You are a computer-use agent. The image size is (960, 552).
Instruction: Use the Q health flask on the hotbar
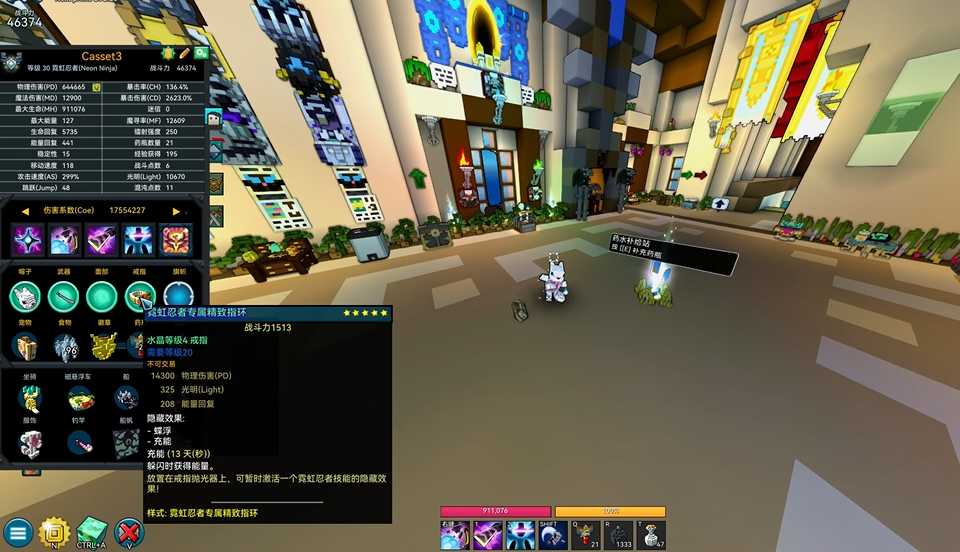pos(585,536)
